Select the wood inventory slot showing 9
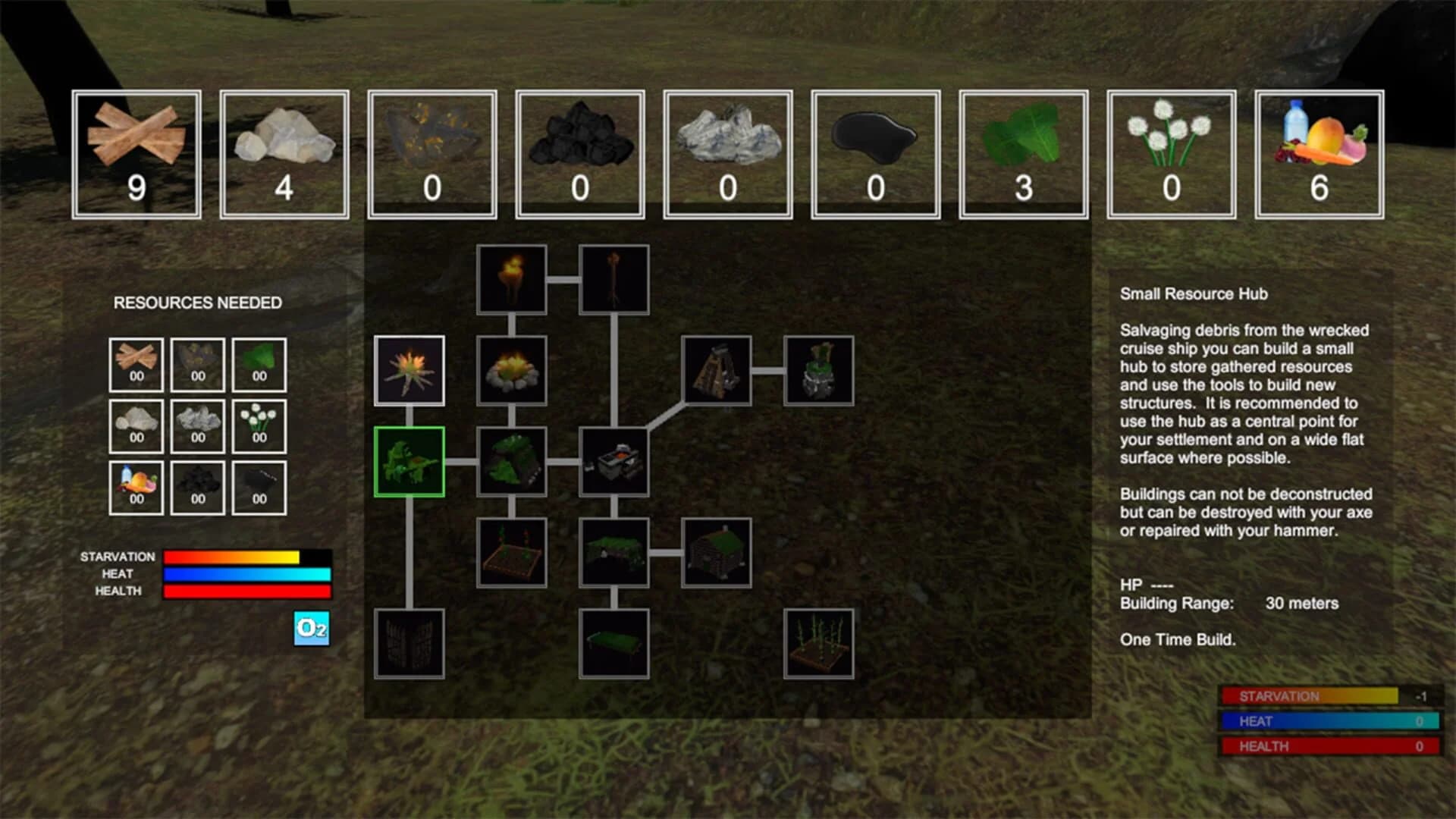Image resolution: width=1456 pixels, height=819 pixels. tap(138, 152)
